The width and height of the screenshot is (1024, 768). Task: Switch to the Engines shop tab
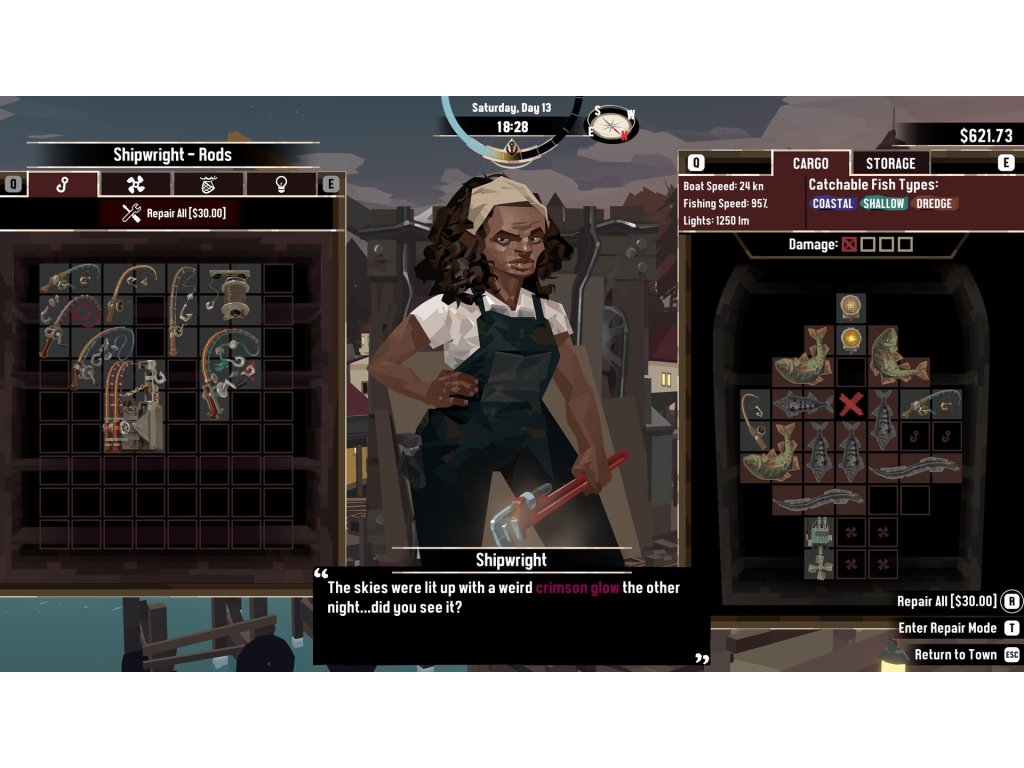point(135,184)
